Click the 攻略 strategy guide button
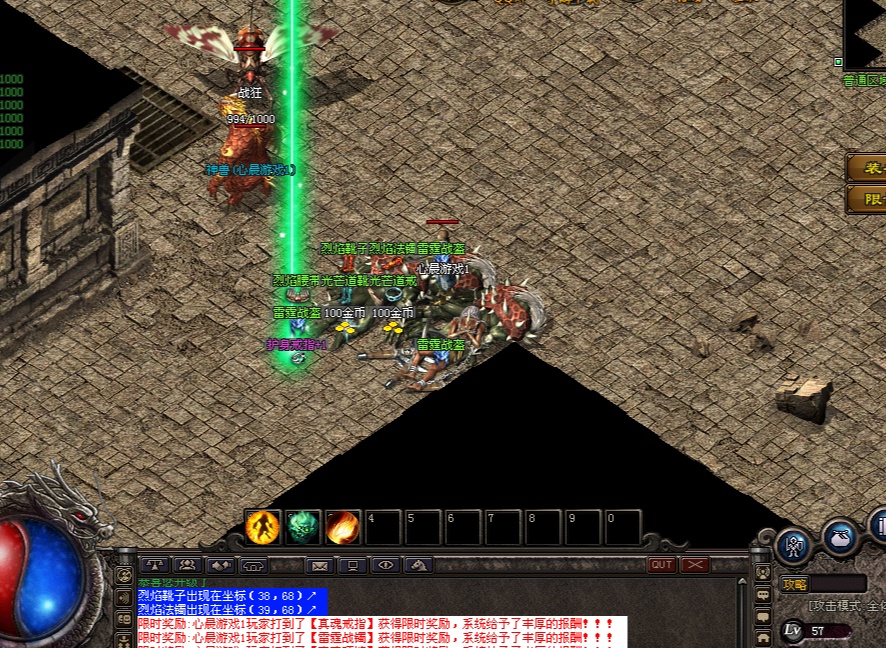 796,584
